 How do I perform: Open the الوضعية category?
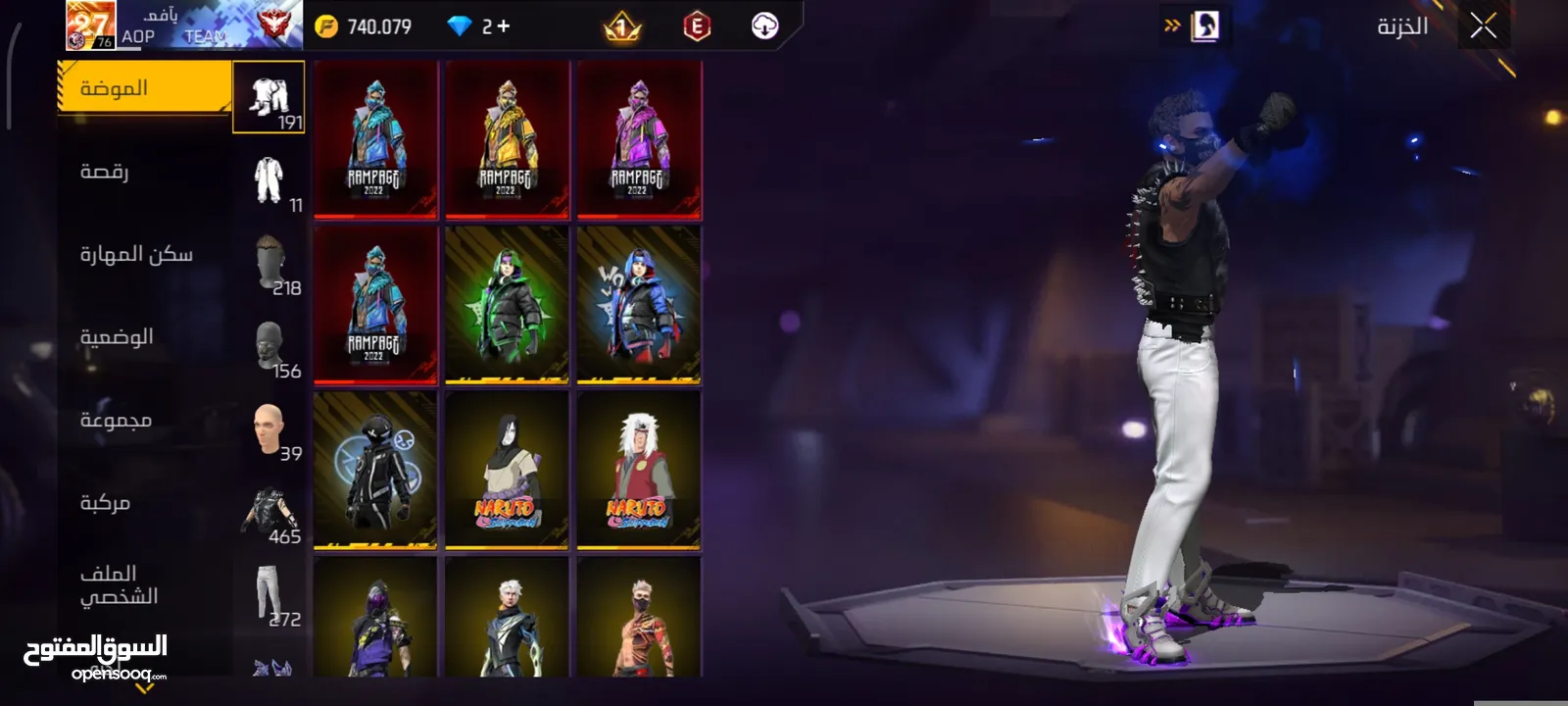tap(145, 338)
